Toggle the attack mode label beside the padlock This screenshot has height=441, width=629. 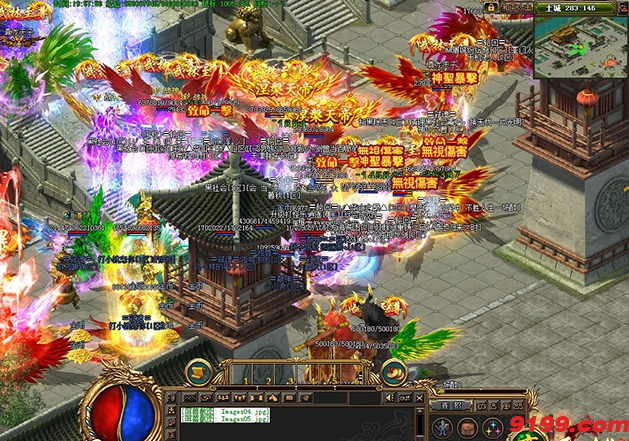[516, 7]
